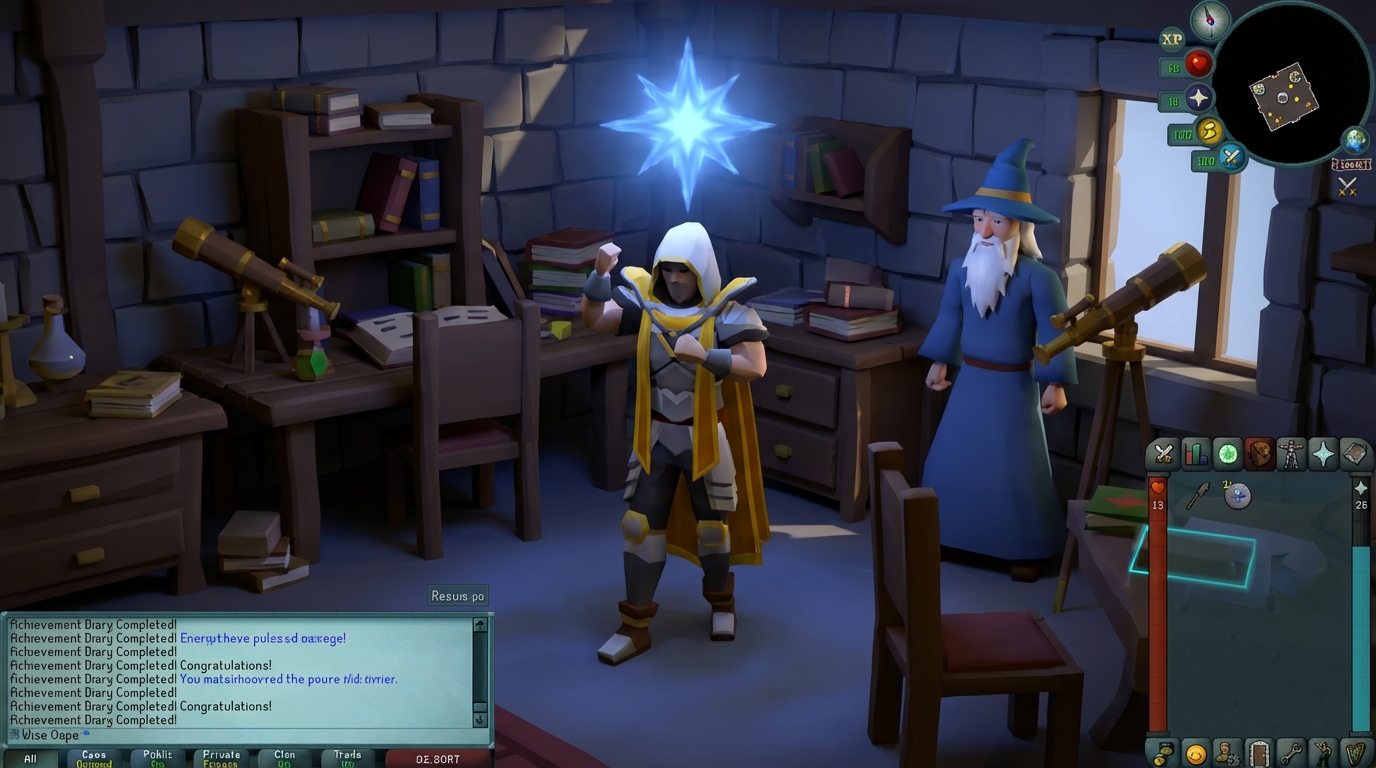Open the Skills stats panel
Screen dimensions: 1376x768
pos(1194,455)
